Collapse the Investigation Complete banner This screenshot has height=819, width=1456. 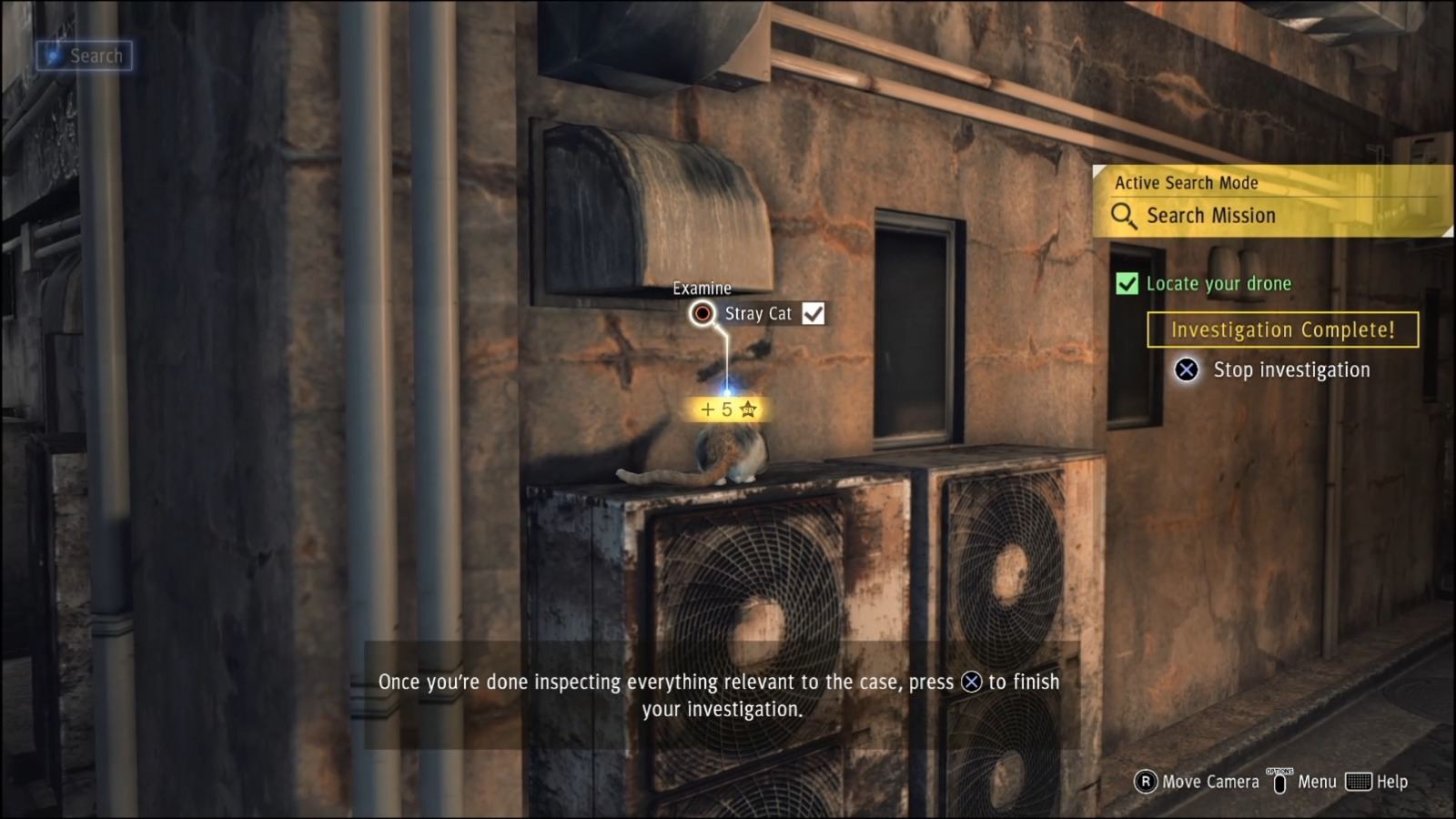(1284, 329)
